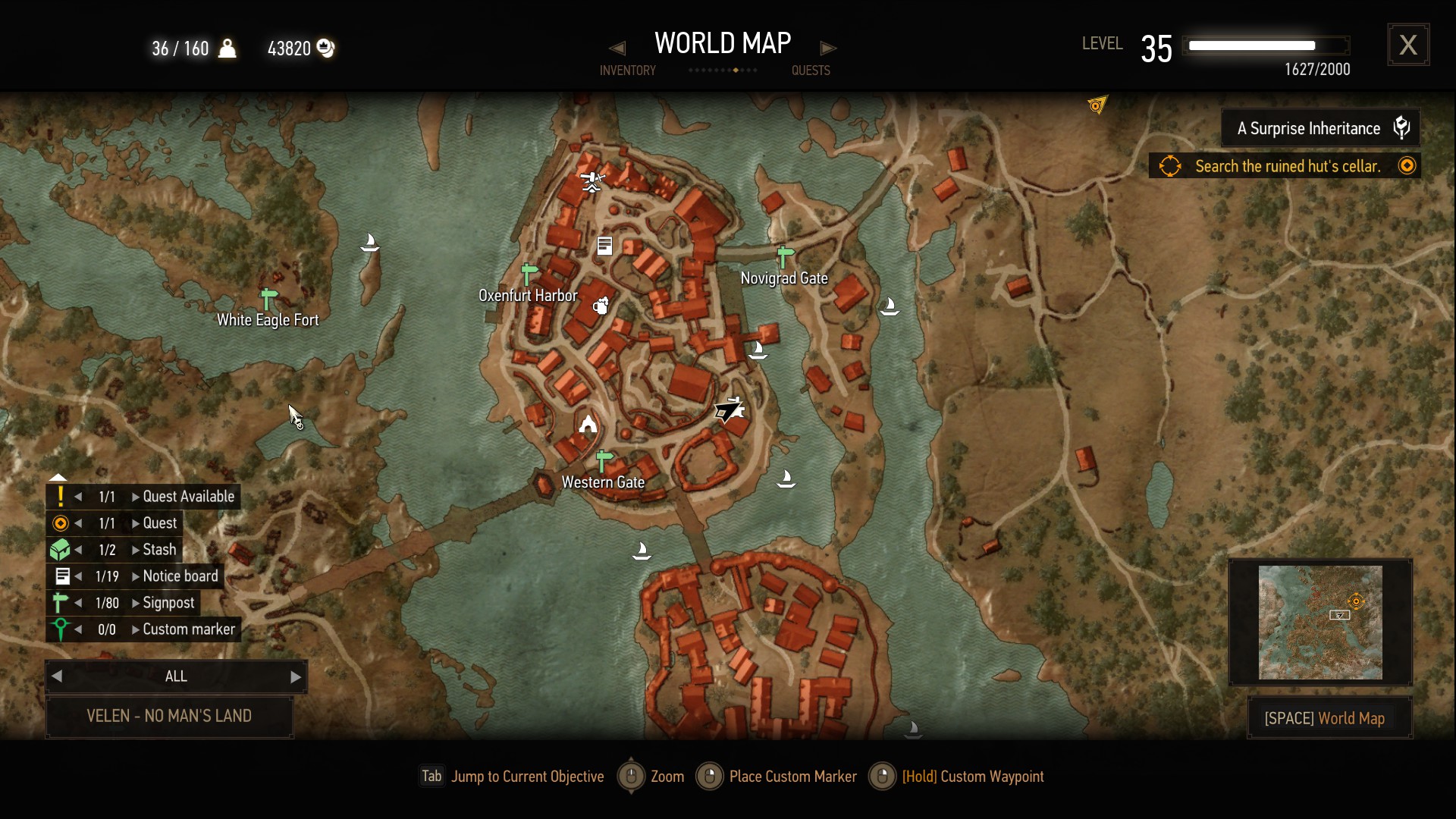This screenshot has height=819, width=1456.
Task: Click the notice board marker in Oxenfurt
Action: point(604,246)
